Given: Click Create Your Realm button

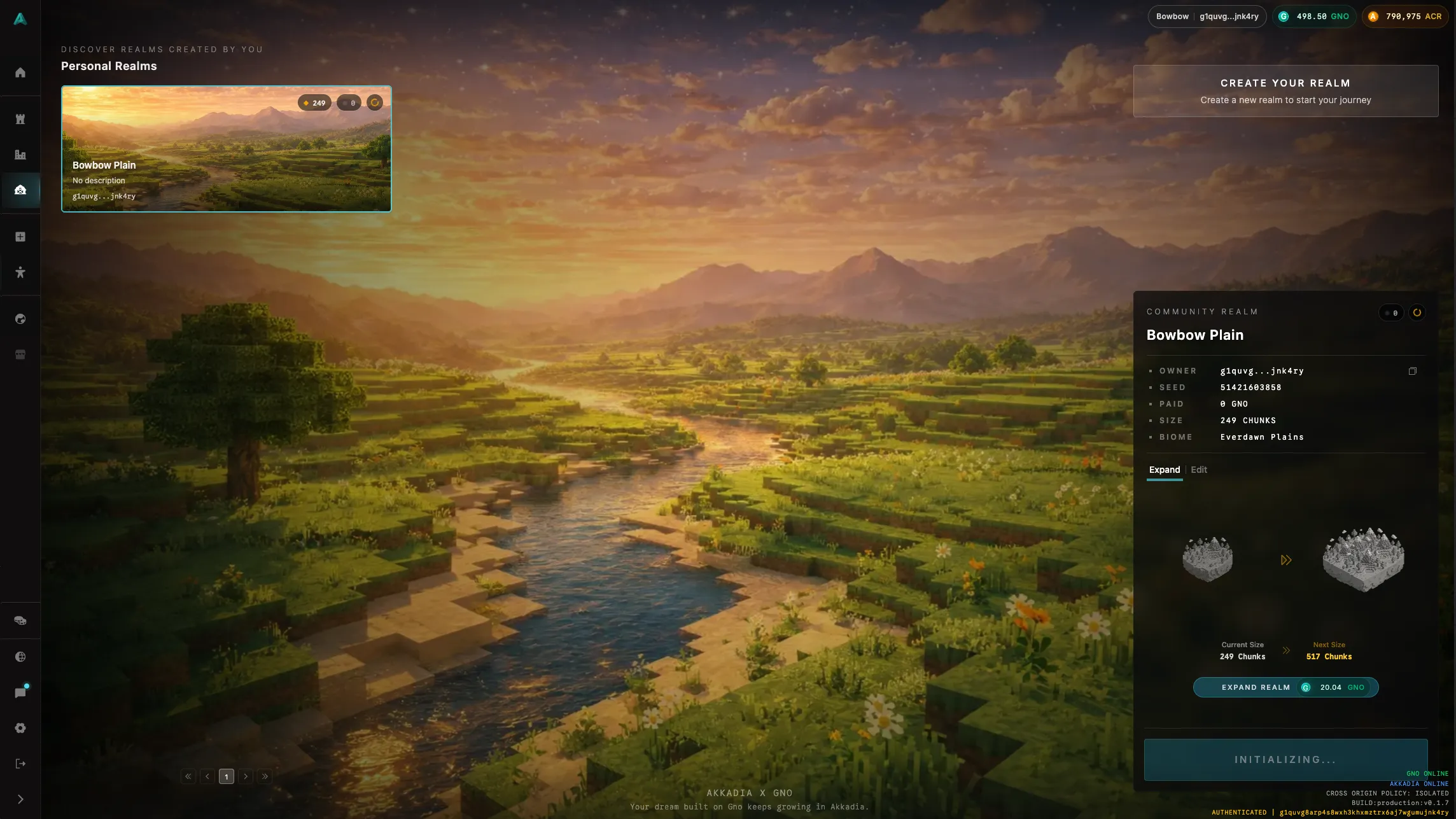Looking at the screenshot, I should tap(1285, 91).
